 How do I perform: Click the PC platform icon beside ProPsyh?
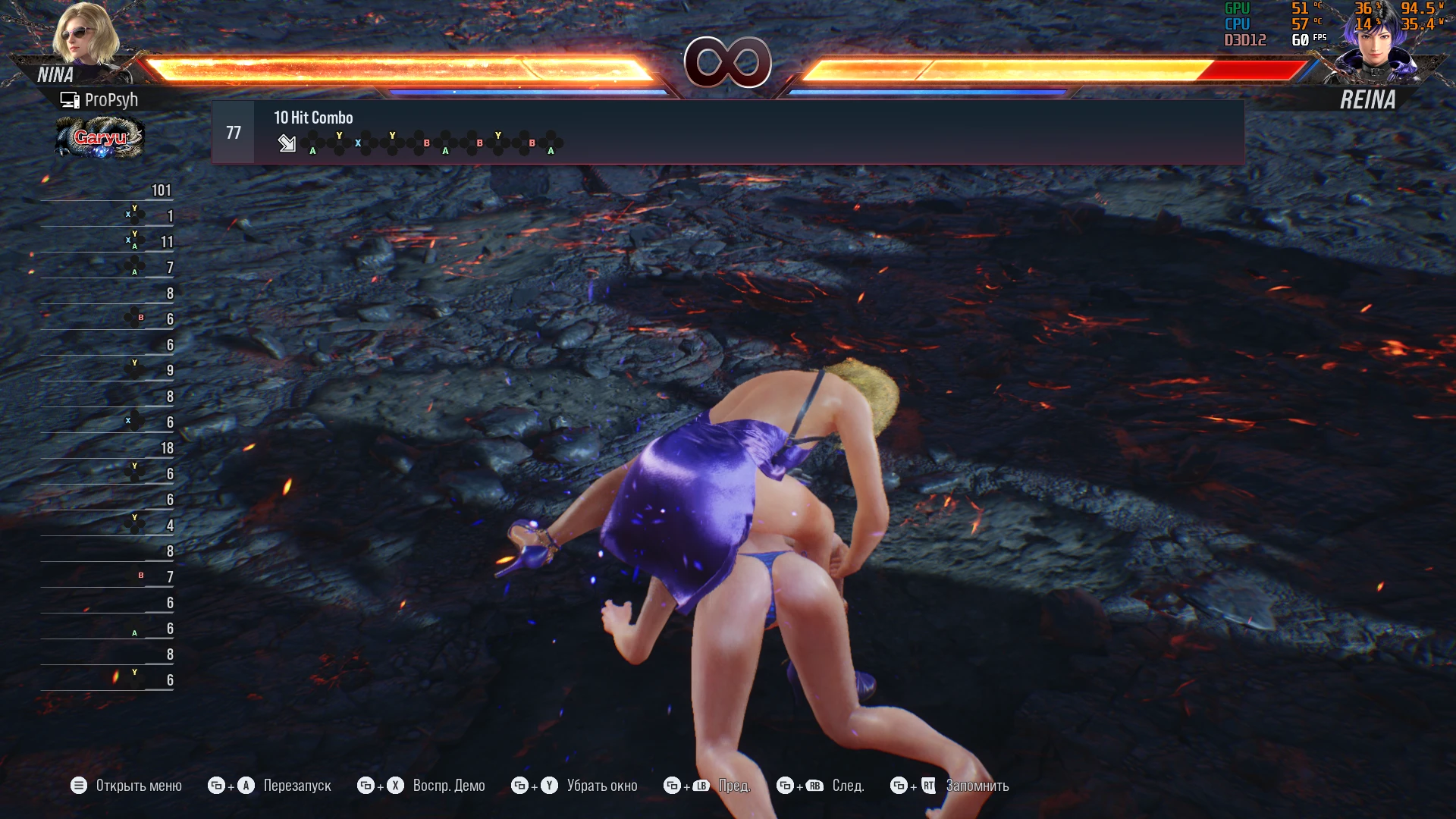pos(71,99)
